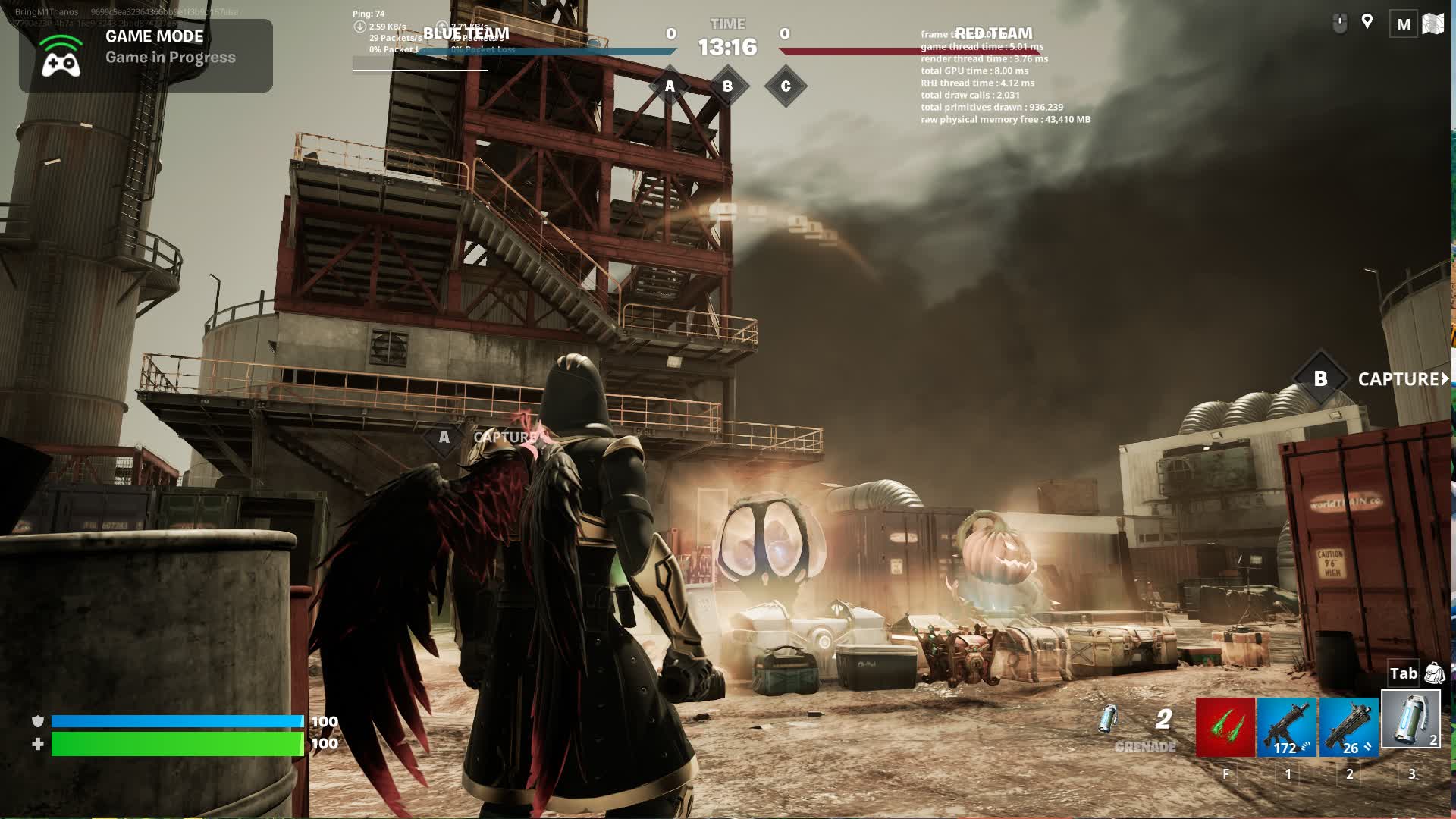Open the backpack inventory icon
The height and width of the screenshot is (819, 1456).
coord(1434,673)
